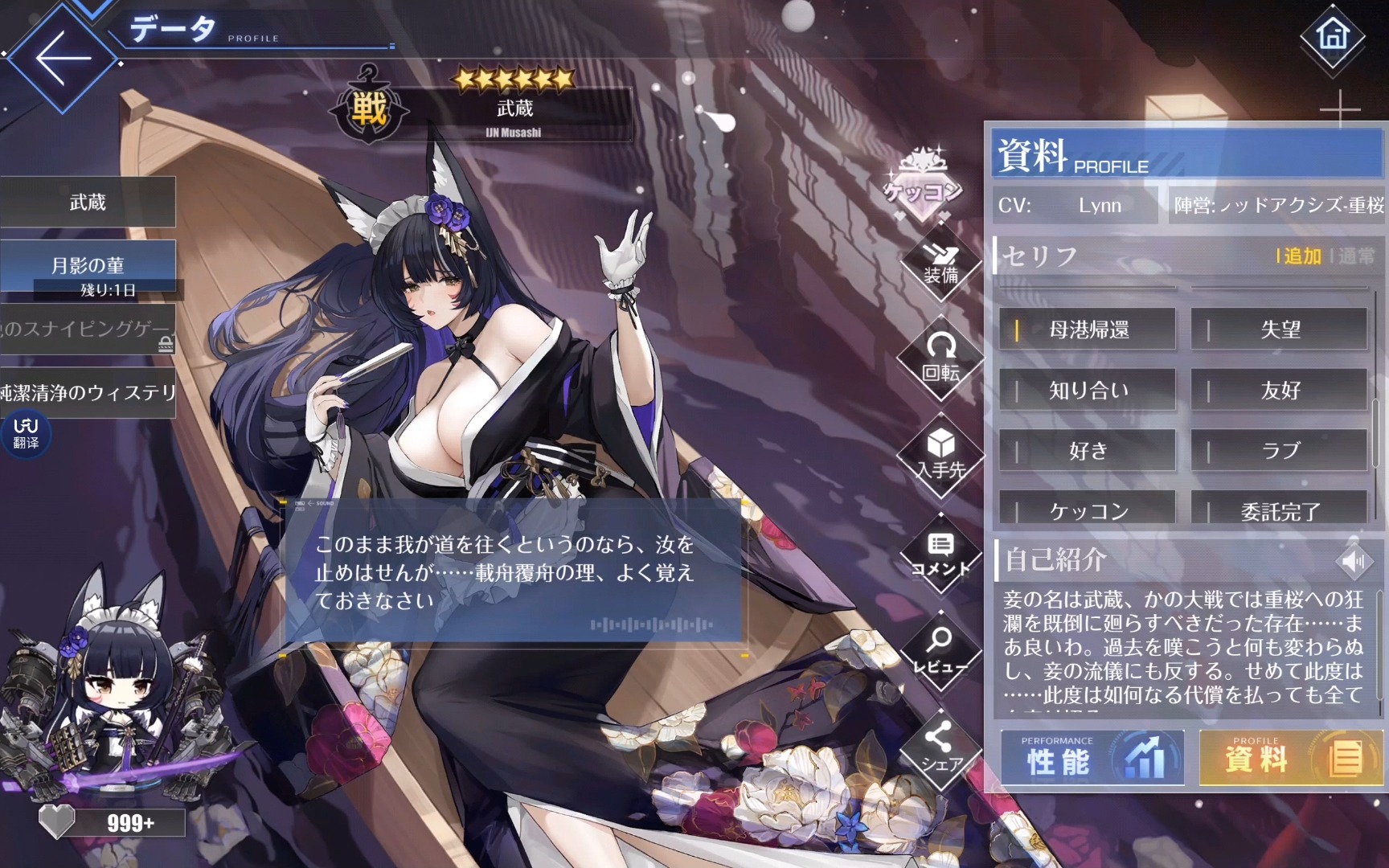
Task: Play the 失望 voice line
Action: [1279, 330]
